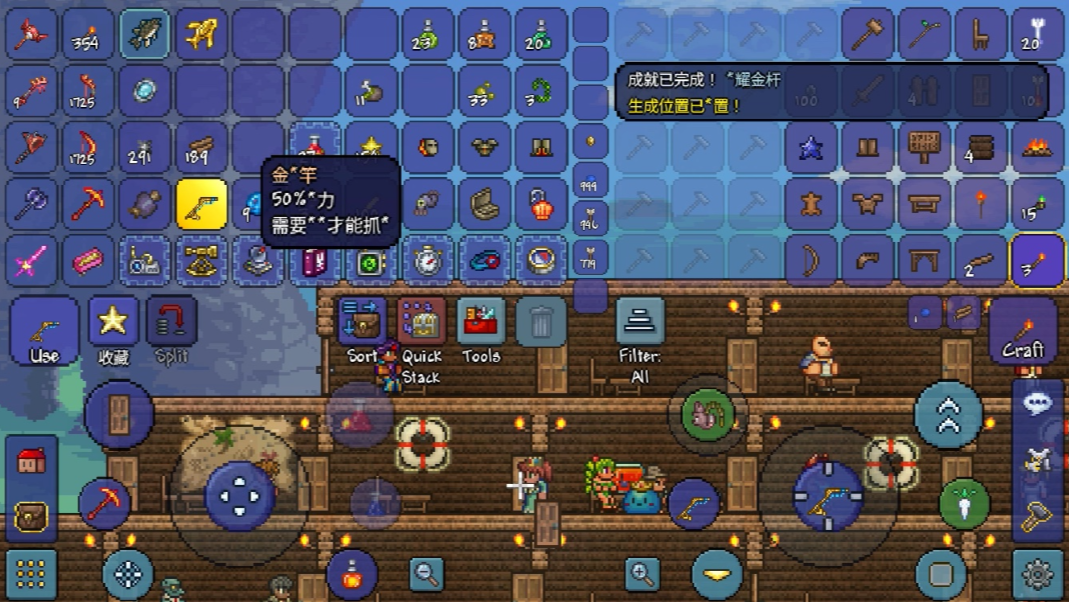Select the red pickaxe inventory slot
Image resolution: width=1069 pixels, height=602 pixels.
tap(88, 204)
